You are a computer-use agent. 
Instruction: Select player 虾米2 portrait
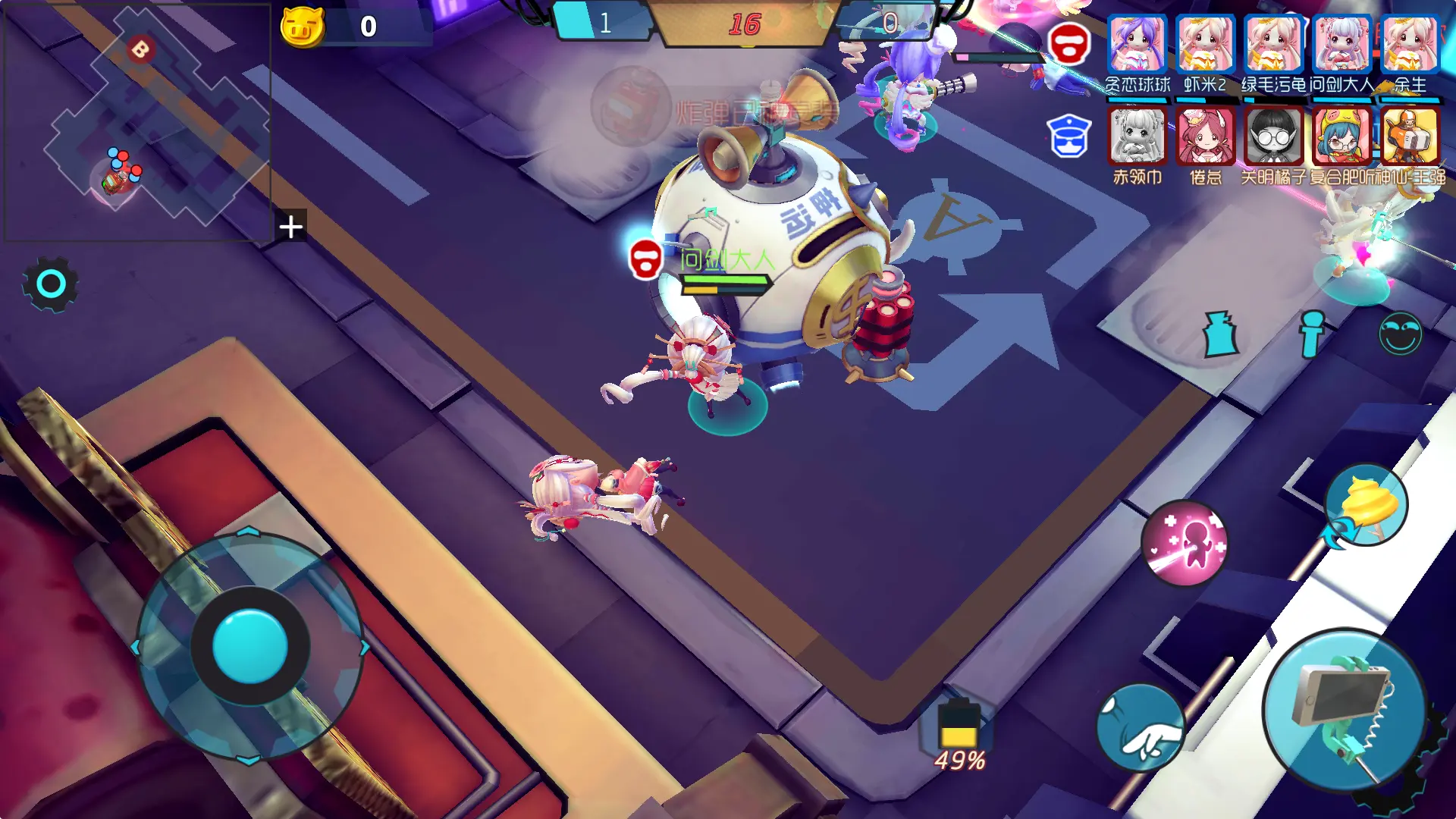click(x=1205, y=44)
